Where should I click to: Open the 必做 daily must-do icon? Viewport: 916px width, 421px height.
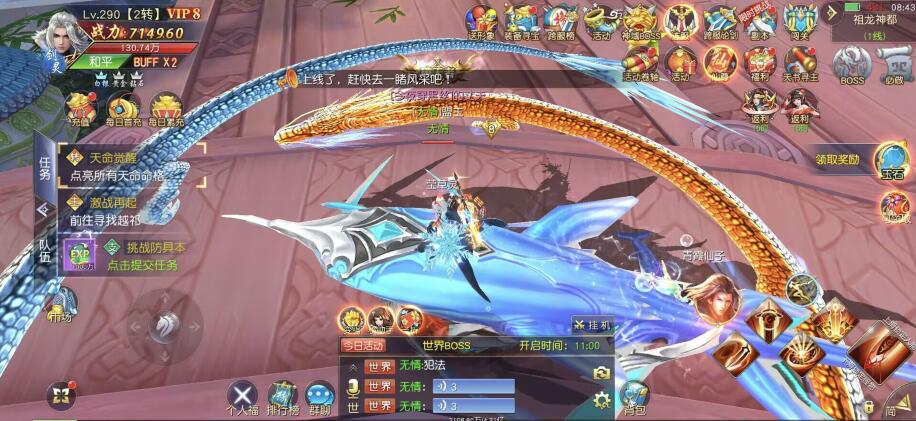pos(892,64)
